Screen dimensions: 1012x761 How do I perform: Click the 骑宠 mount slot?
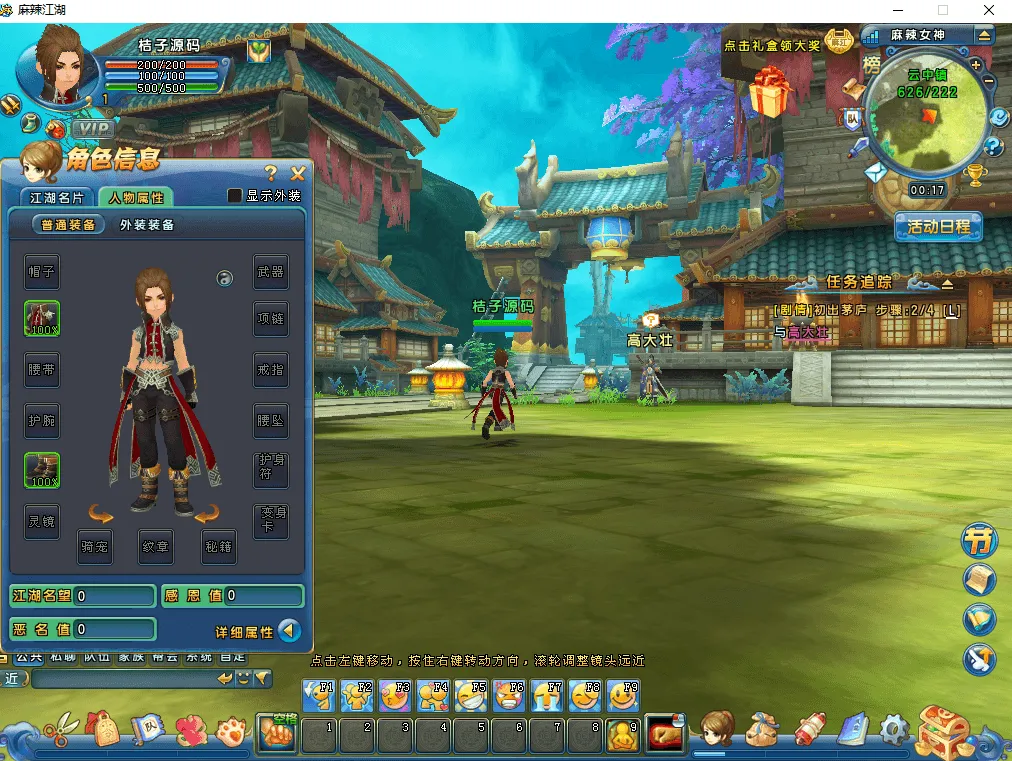(96, 547)
